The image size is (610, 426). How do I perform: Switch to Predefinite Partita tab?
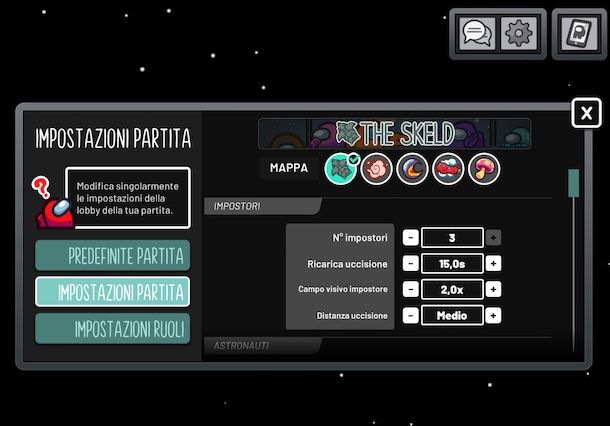point(112,255)
